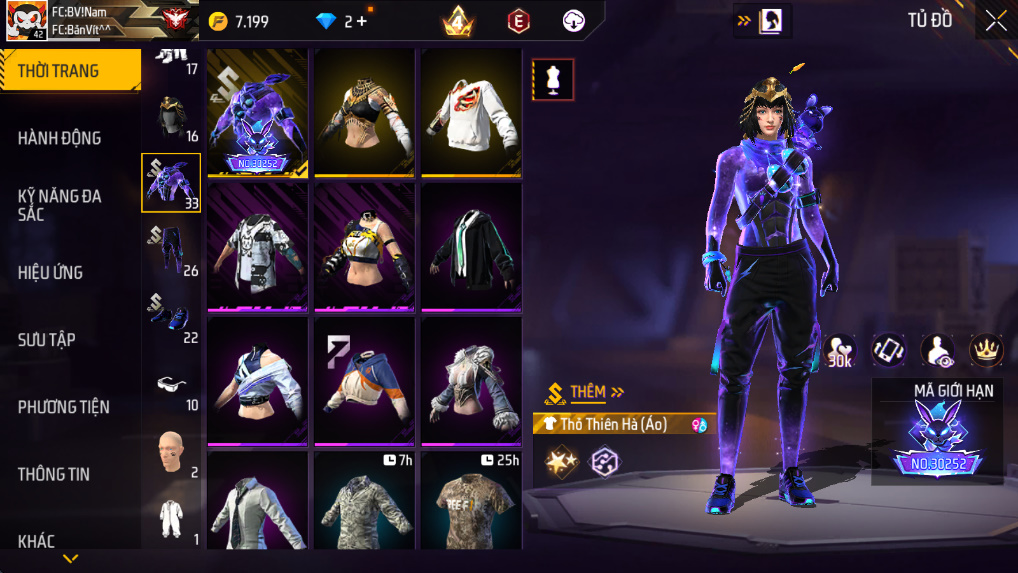Click the crown icon beside the character
1018x573 pixels.
(x=986, y=349)
